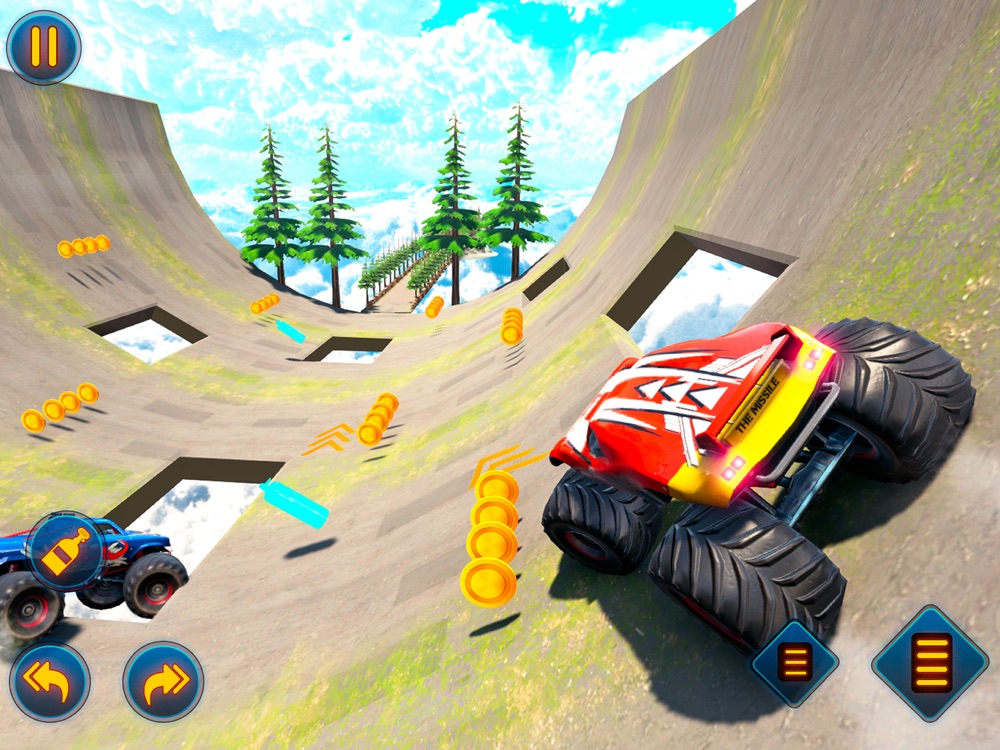Steer right with the right arrow button
The image size is (1000, 750).
tap(163, 681)
